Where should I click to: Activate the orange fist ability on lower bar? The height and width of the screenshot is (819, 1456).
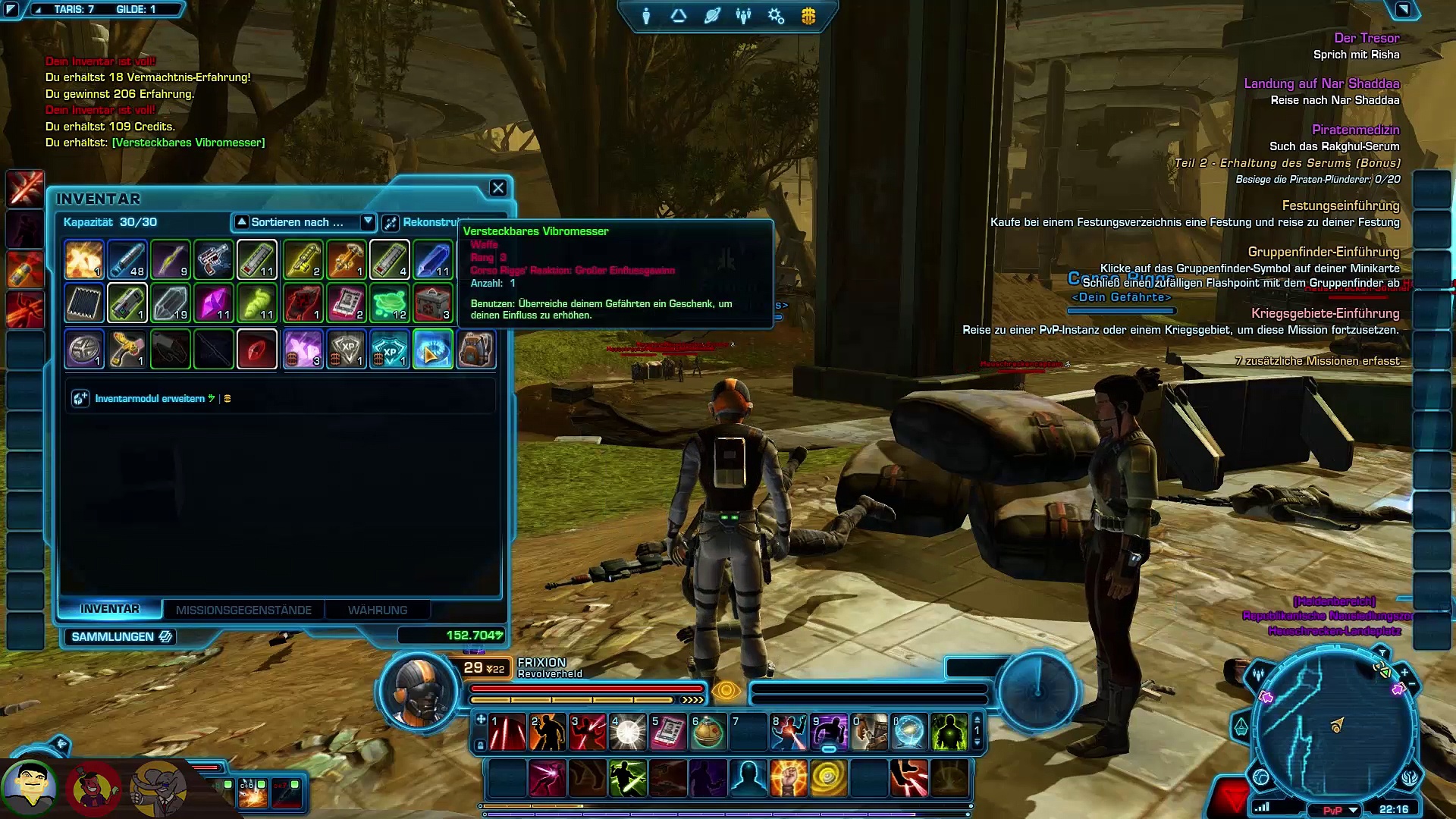[x=789, y=778]
